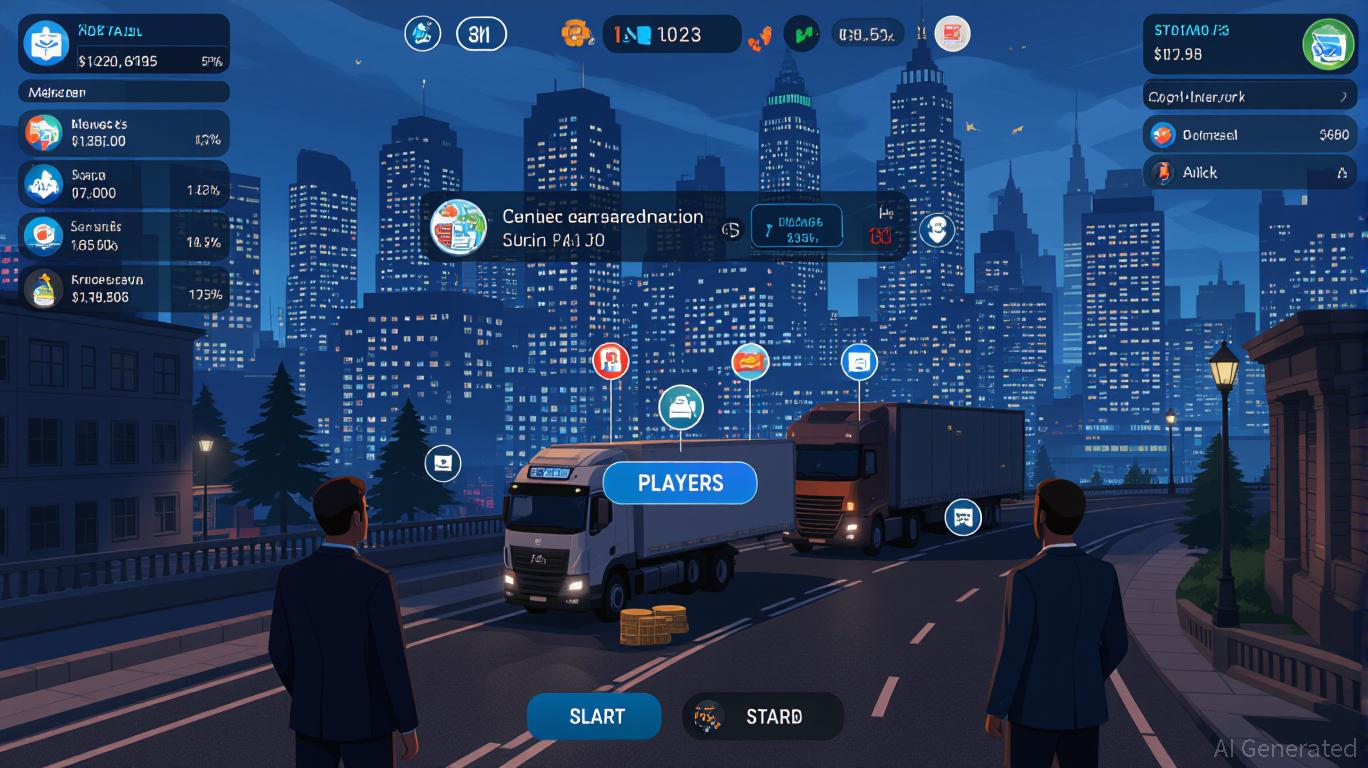
Task: Open the green shop icon
Action: point(1328,44)
